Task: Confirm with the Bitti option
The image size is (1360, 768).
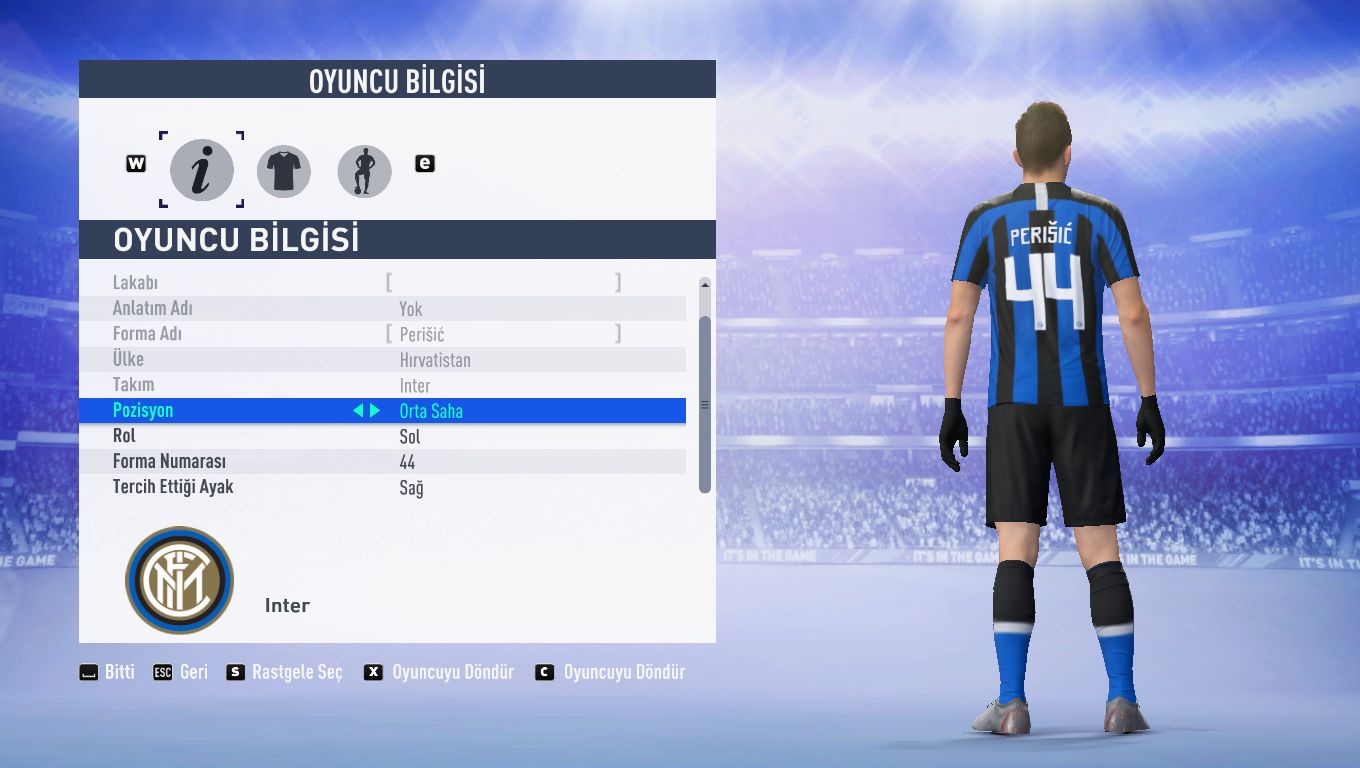Action: click(x=108, y=672)
